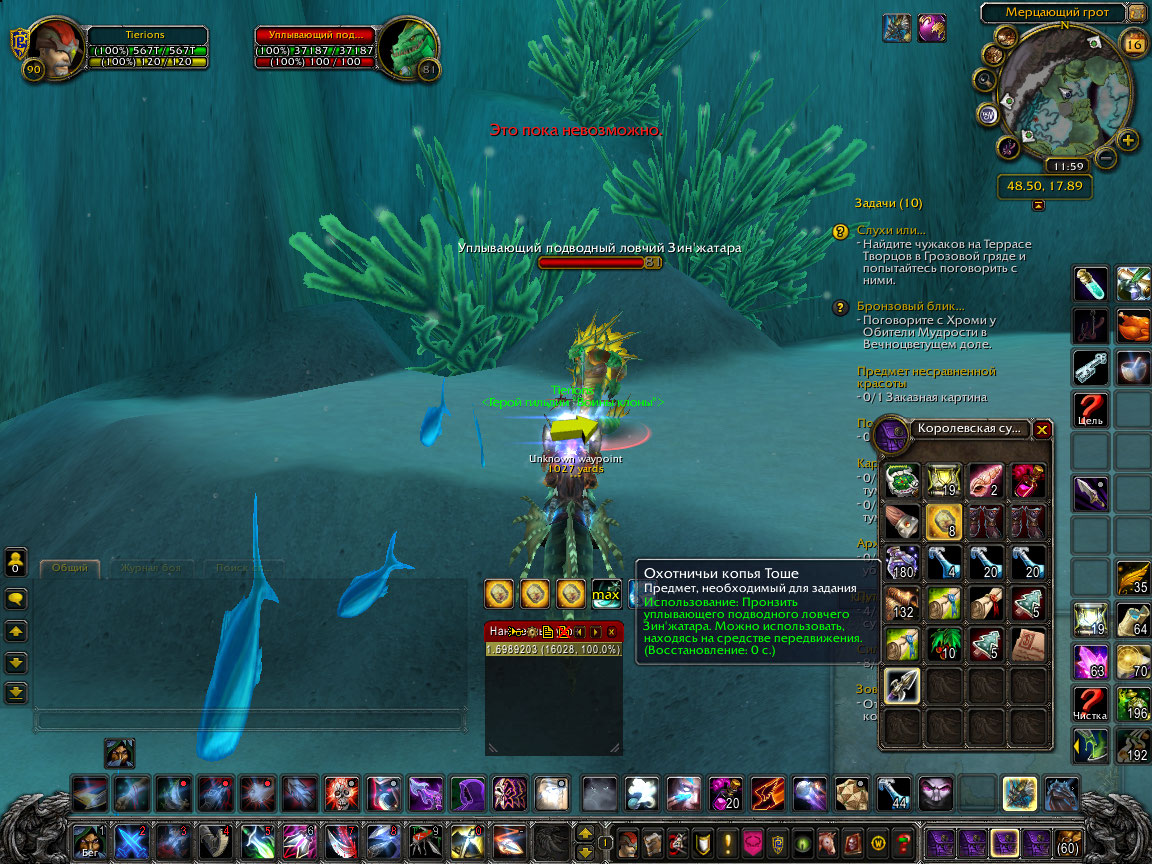Zoom out the minimap with the minus button

[x=1106, y=158]
